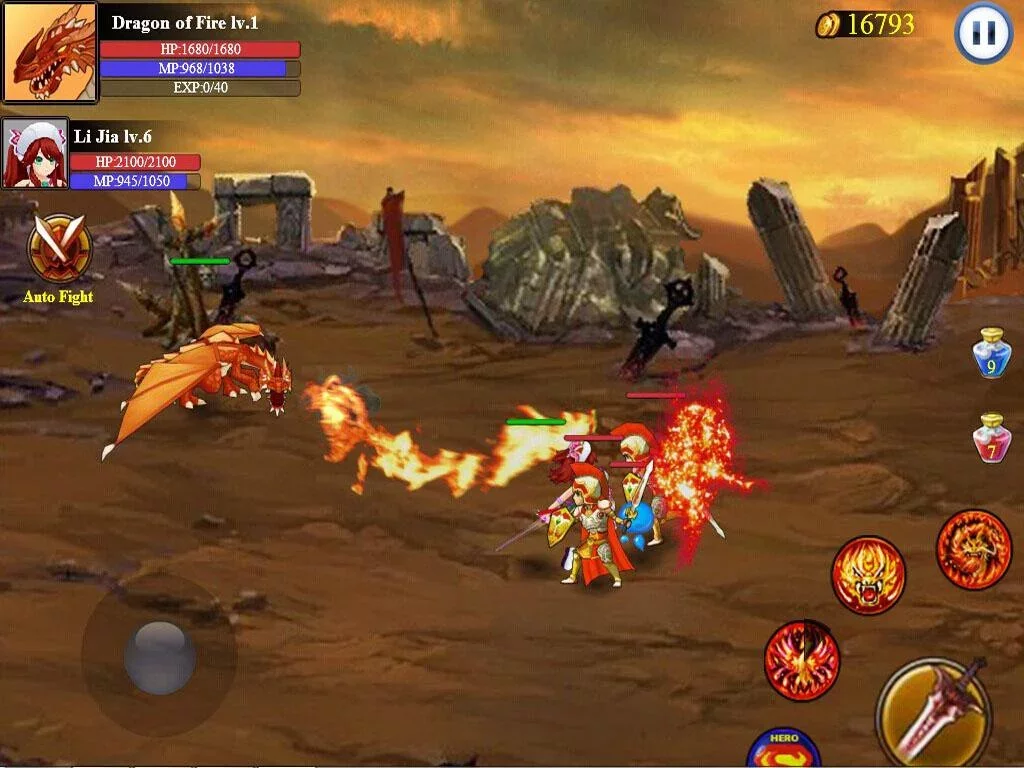Image resolution: width=1024 pixels, height=768 pixels.
Task: Select the Li Jia character portrait
Action: (35, 154)
